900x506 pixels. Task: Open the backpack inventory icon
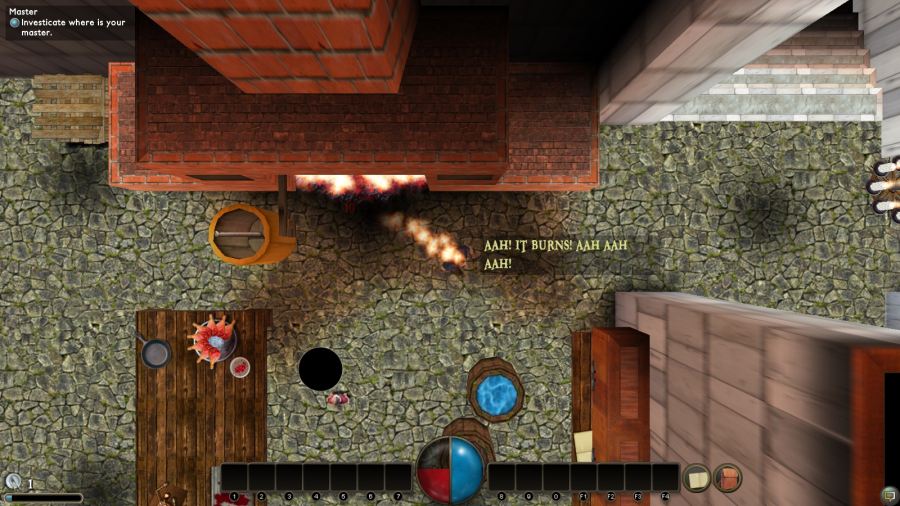[727, 478]
